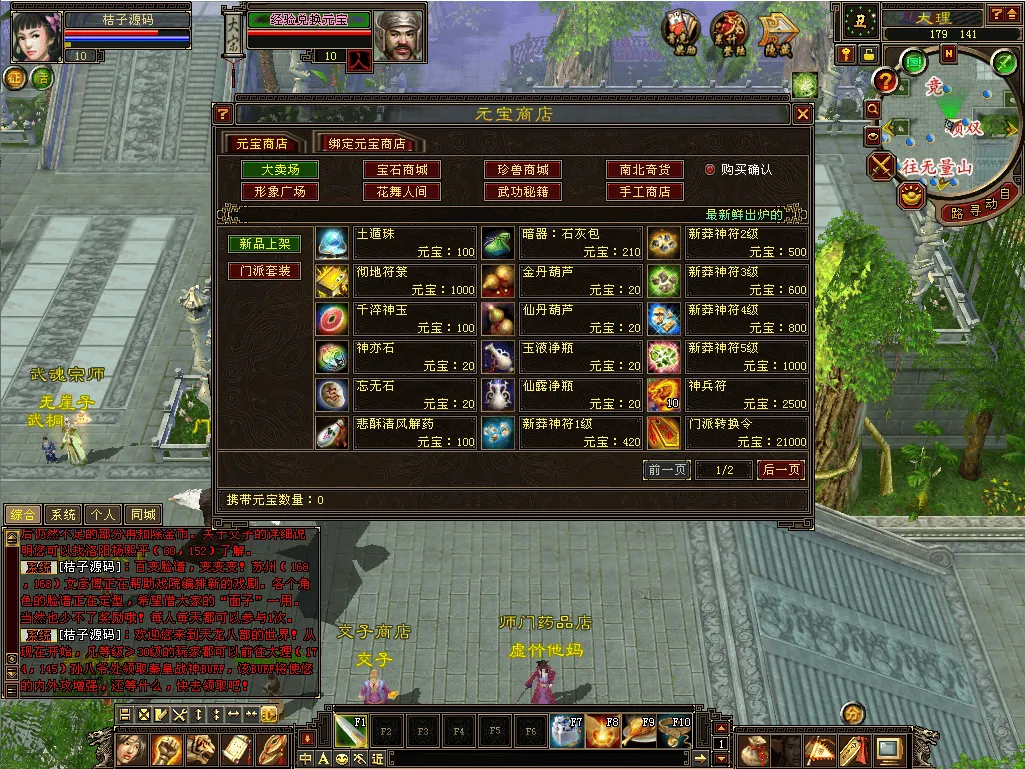Switch chat to the 系统 tab
This screenshot has width=1025, height=769.
63,515
